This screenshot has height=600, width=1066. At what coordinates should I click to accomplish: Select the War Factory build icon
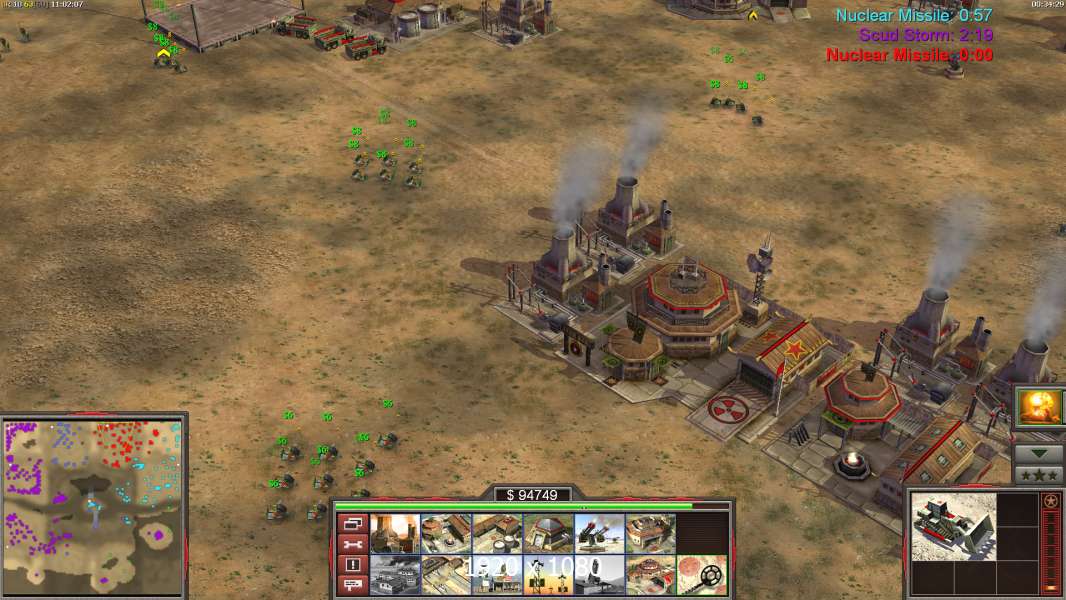click(650, 534)
